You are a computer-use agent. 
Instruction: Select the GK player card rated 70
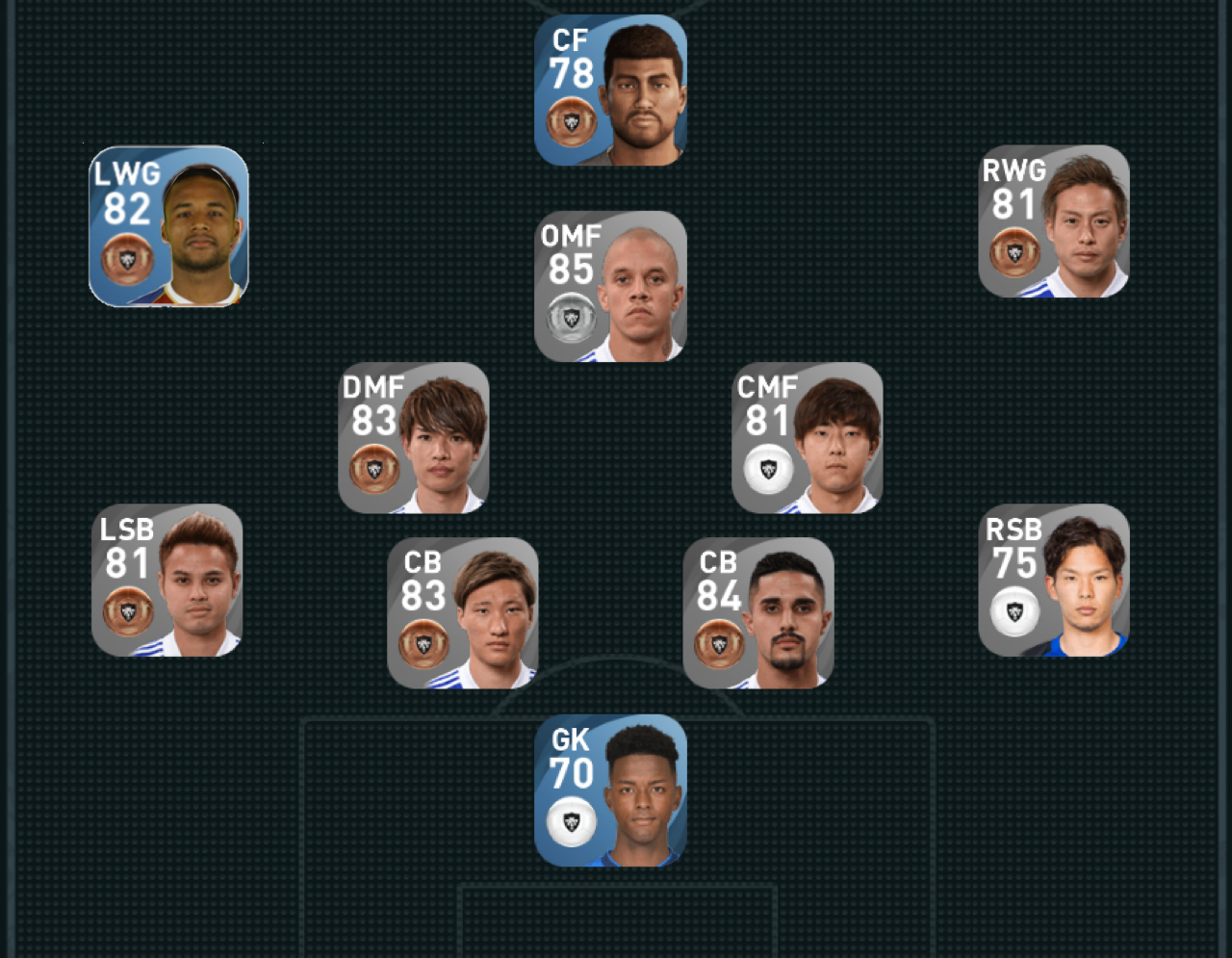click(610, 790)
